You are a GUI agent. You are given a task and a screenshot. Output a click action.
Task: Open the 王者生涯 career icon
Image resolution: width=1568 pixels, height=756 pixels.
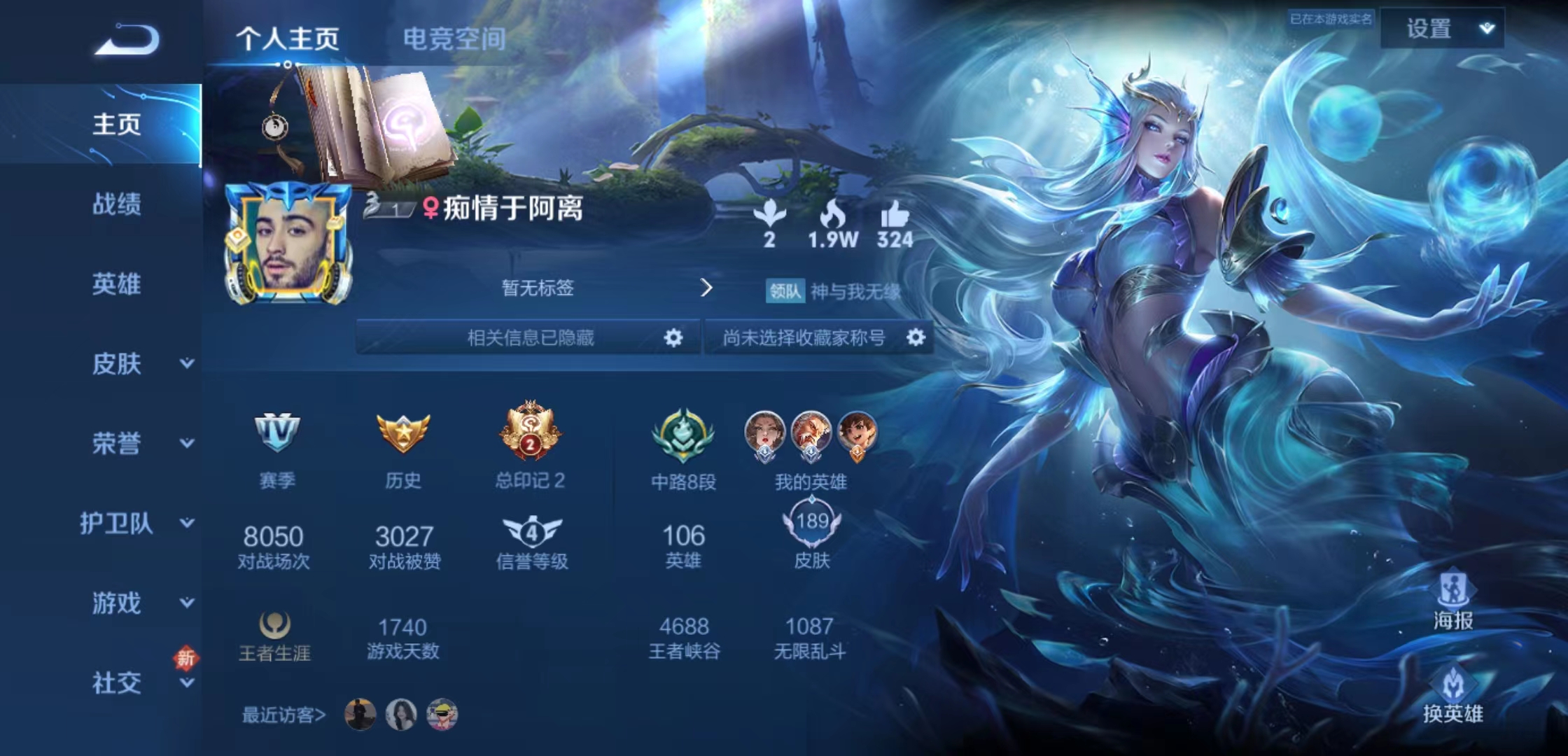[273, 625]
